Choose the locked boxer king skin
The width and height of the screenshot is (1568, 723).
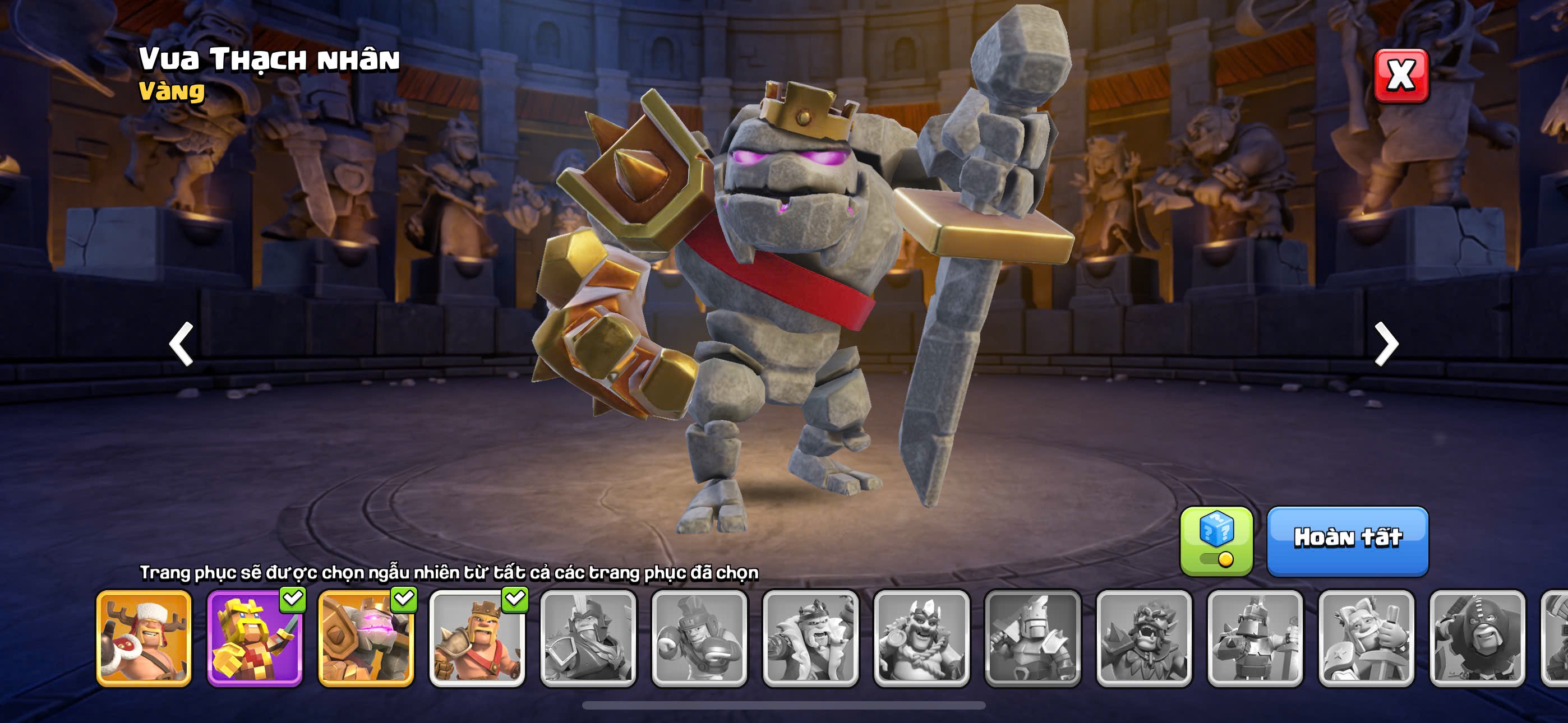click(x=699, y=638)
